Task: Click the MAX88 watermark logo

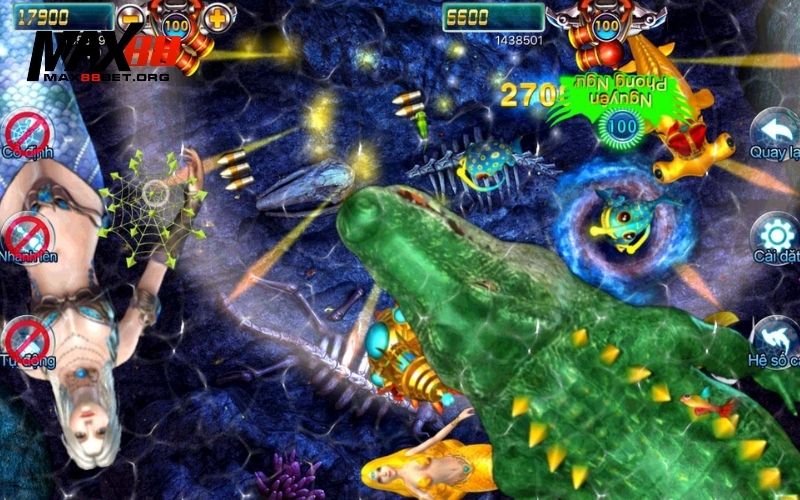Action: 105,55
